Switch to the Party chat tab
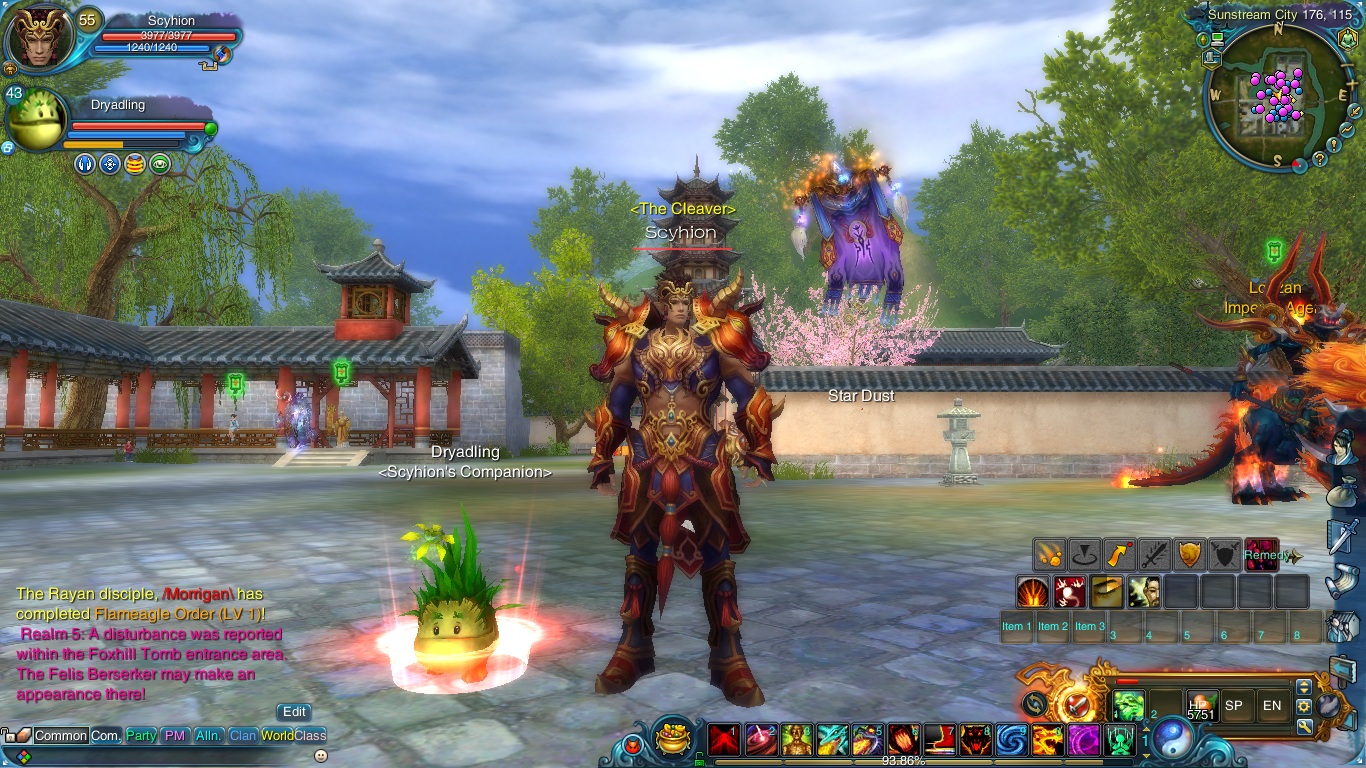1366x768 pixels. 141,735
